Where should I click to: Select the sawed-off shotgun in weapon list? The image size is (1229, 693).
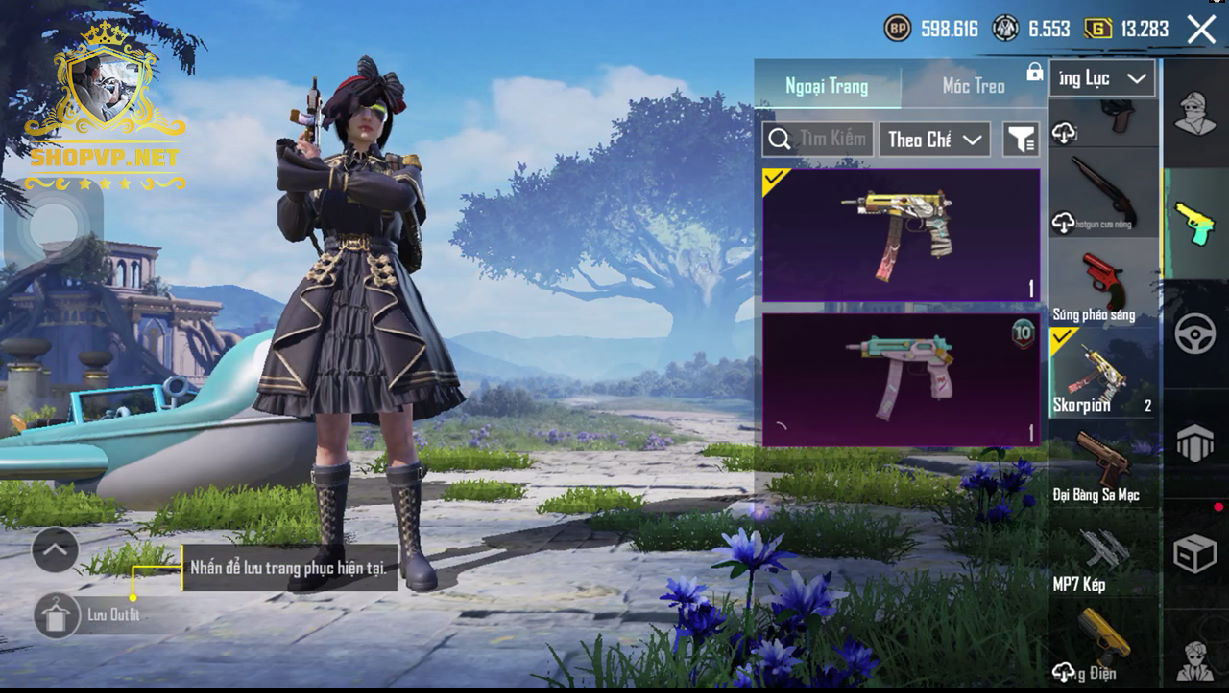(1103, 193)
